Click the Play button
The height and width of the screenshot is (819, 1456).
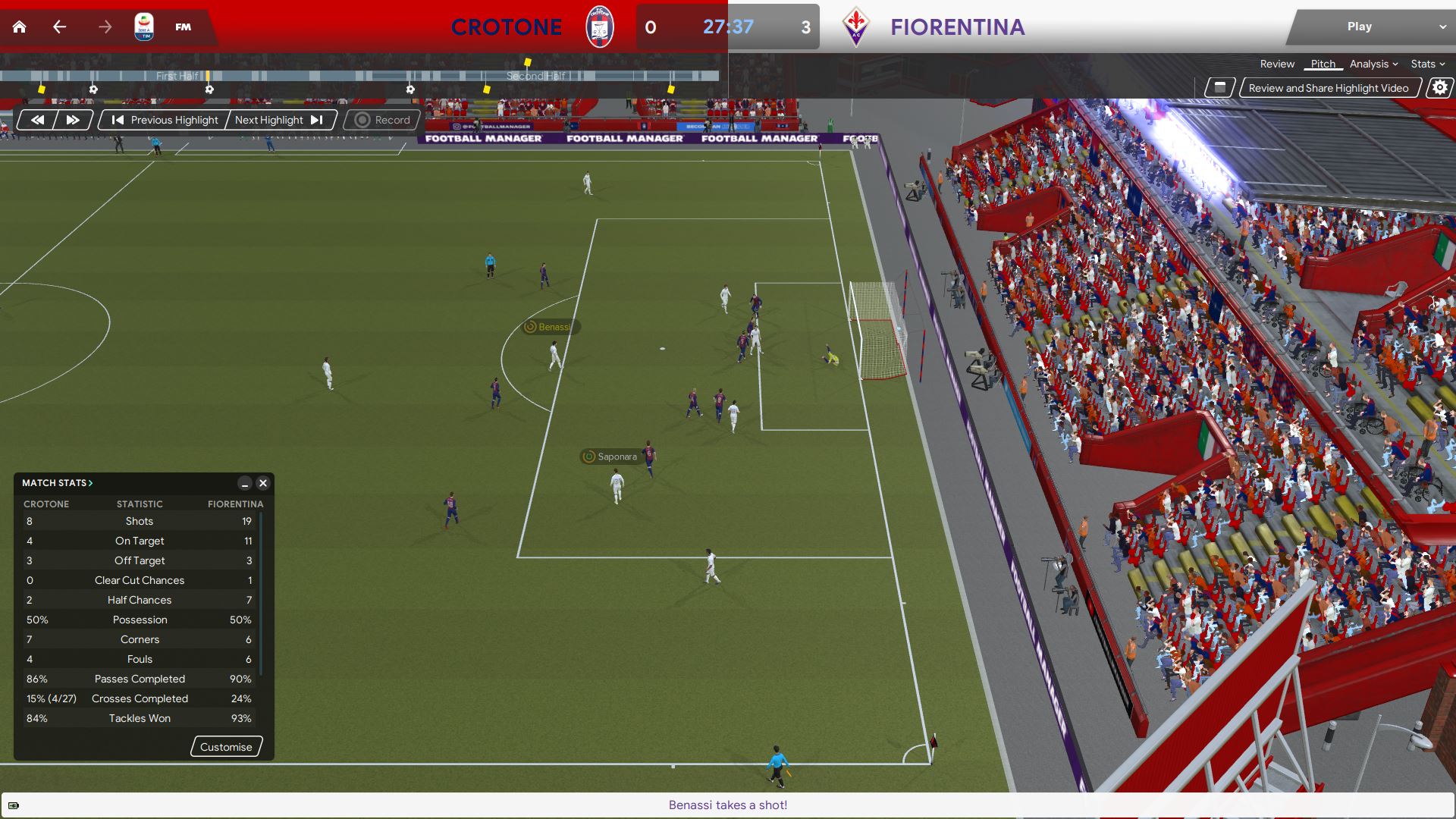1359,27
